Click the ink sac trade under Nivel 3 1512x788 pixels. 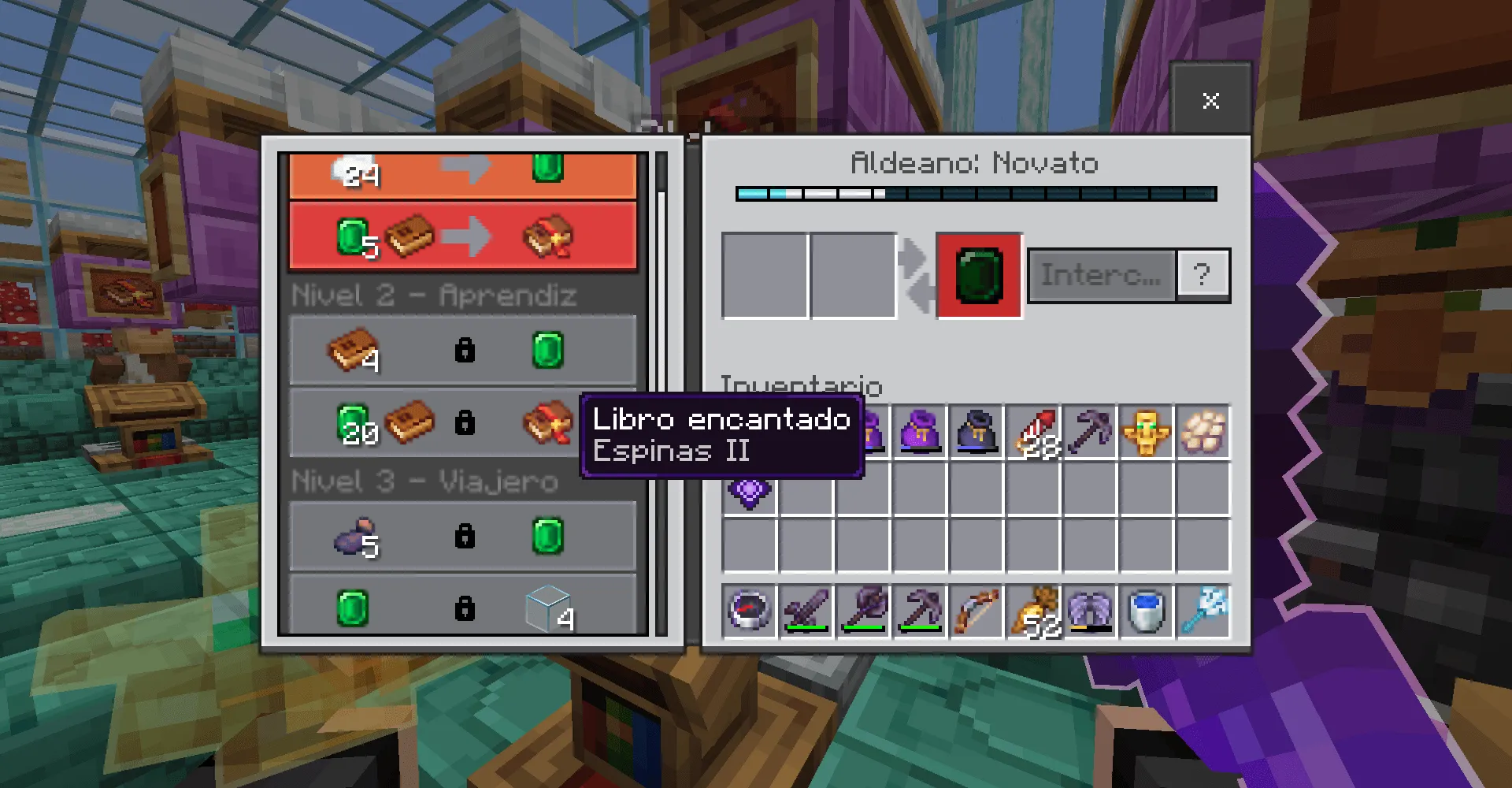(463, 536)
